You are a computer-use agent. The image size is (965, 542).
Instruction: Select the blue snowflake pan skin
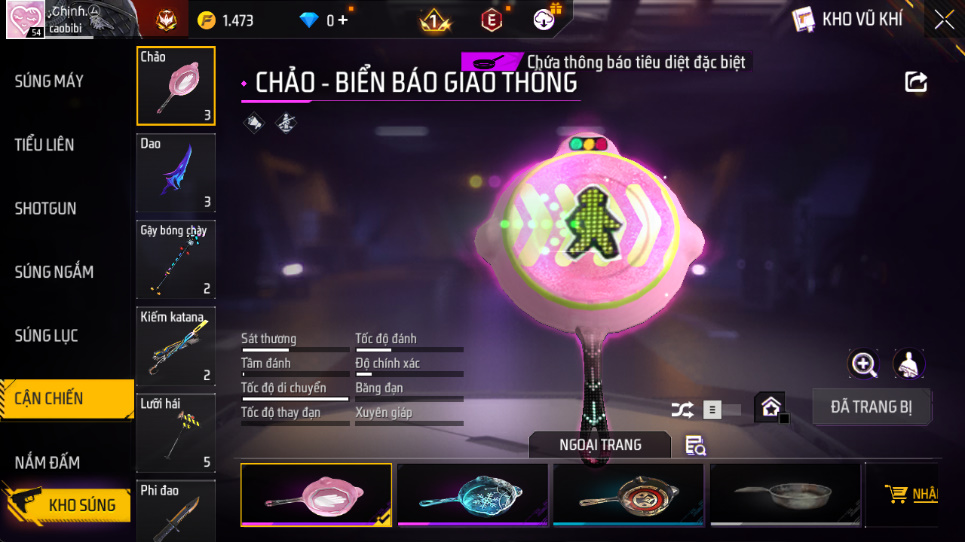[471, 494]
